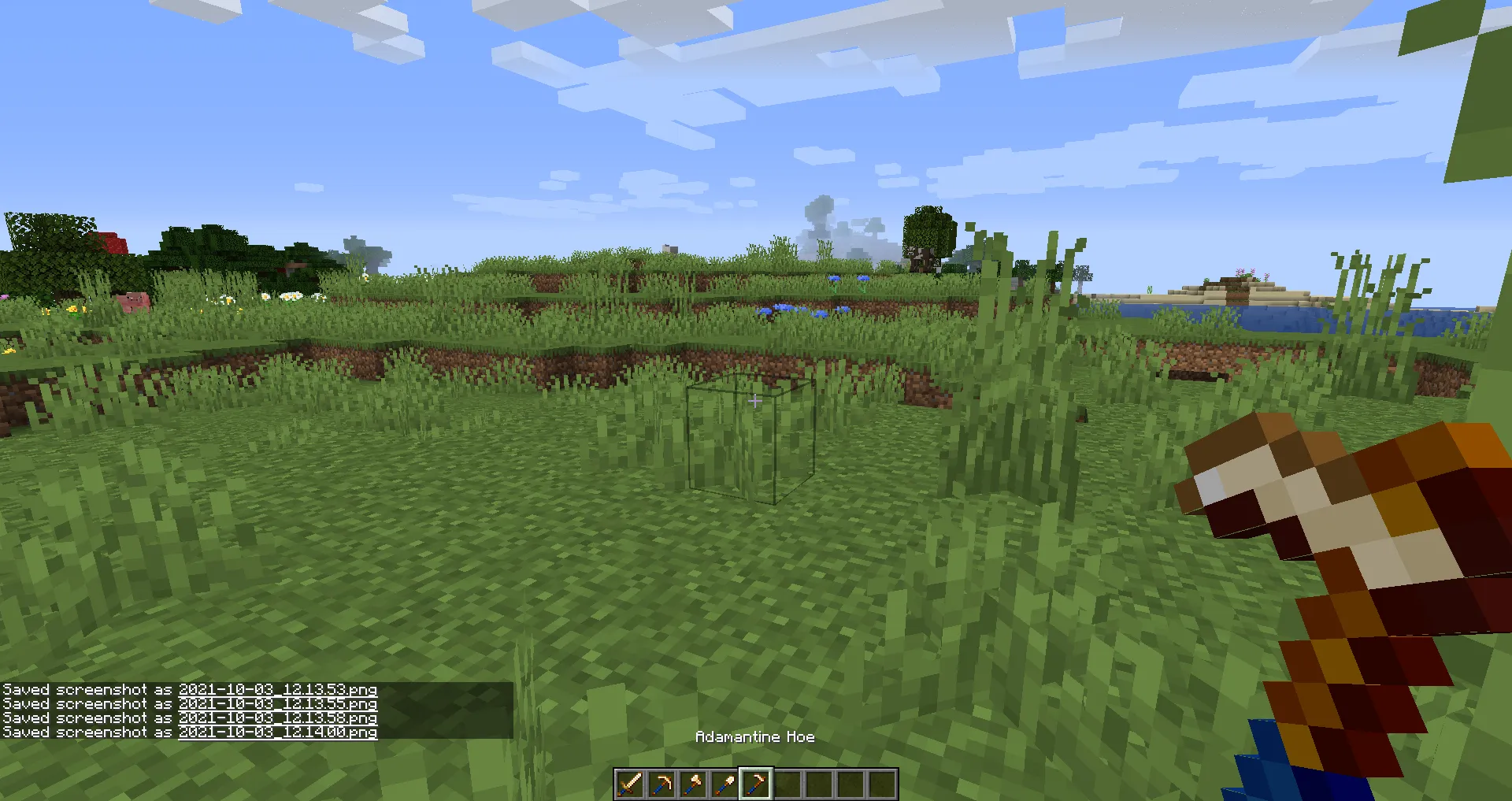Open the screenshot link 2021-10-03_12.13.55.png
This screenshot has width=1512, height=801.
click(277, 703)
